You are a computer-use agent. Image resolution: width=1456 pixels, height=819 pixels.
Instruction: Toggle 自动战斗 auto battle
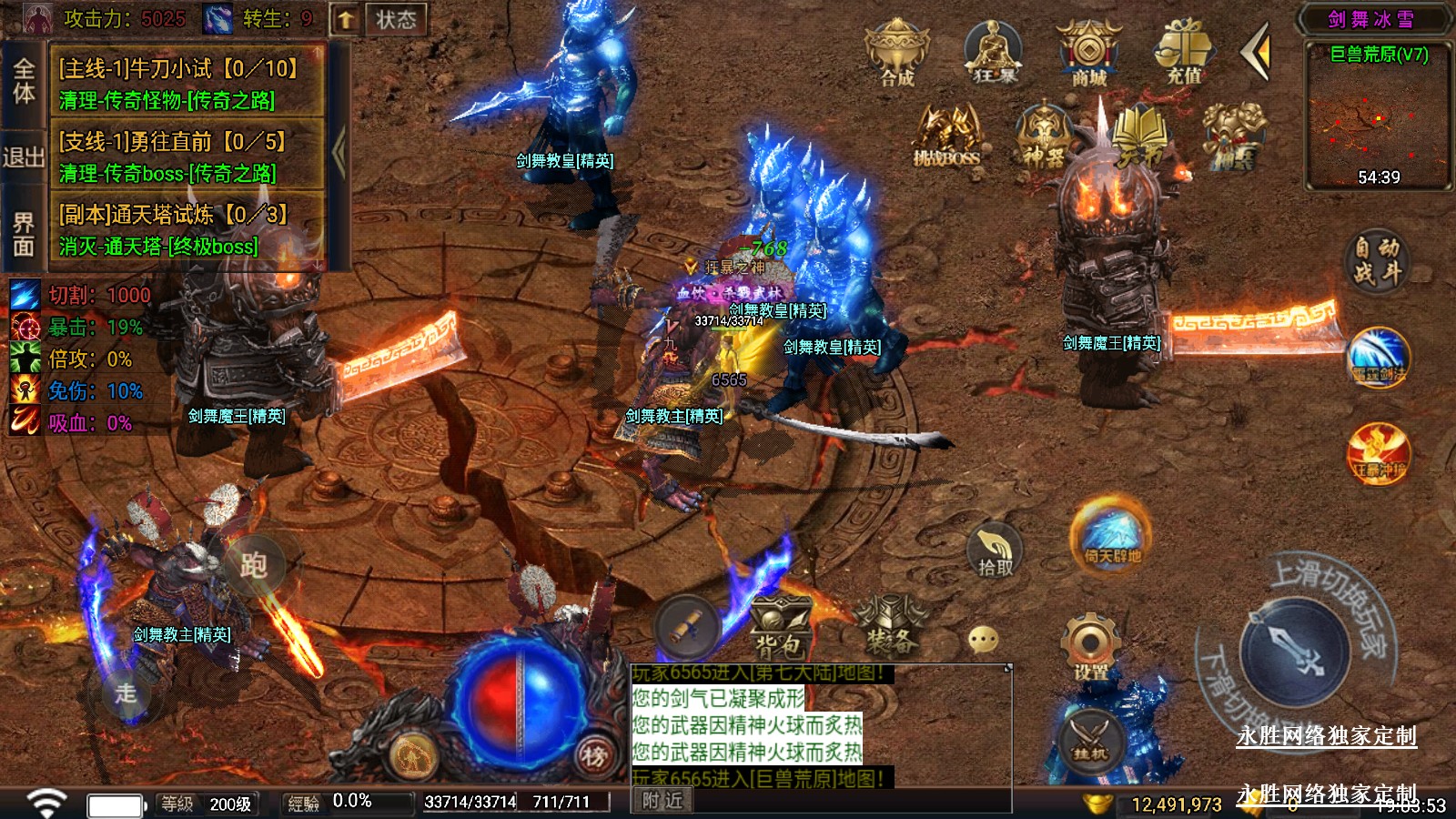[x=1375, y=260]
